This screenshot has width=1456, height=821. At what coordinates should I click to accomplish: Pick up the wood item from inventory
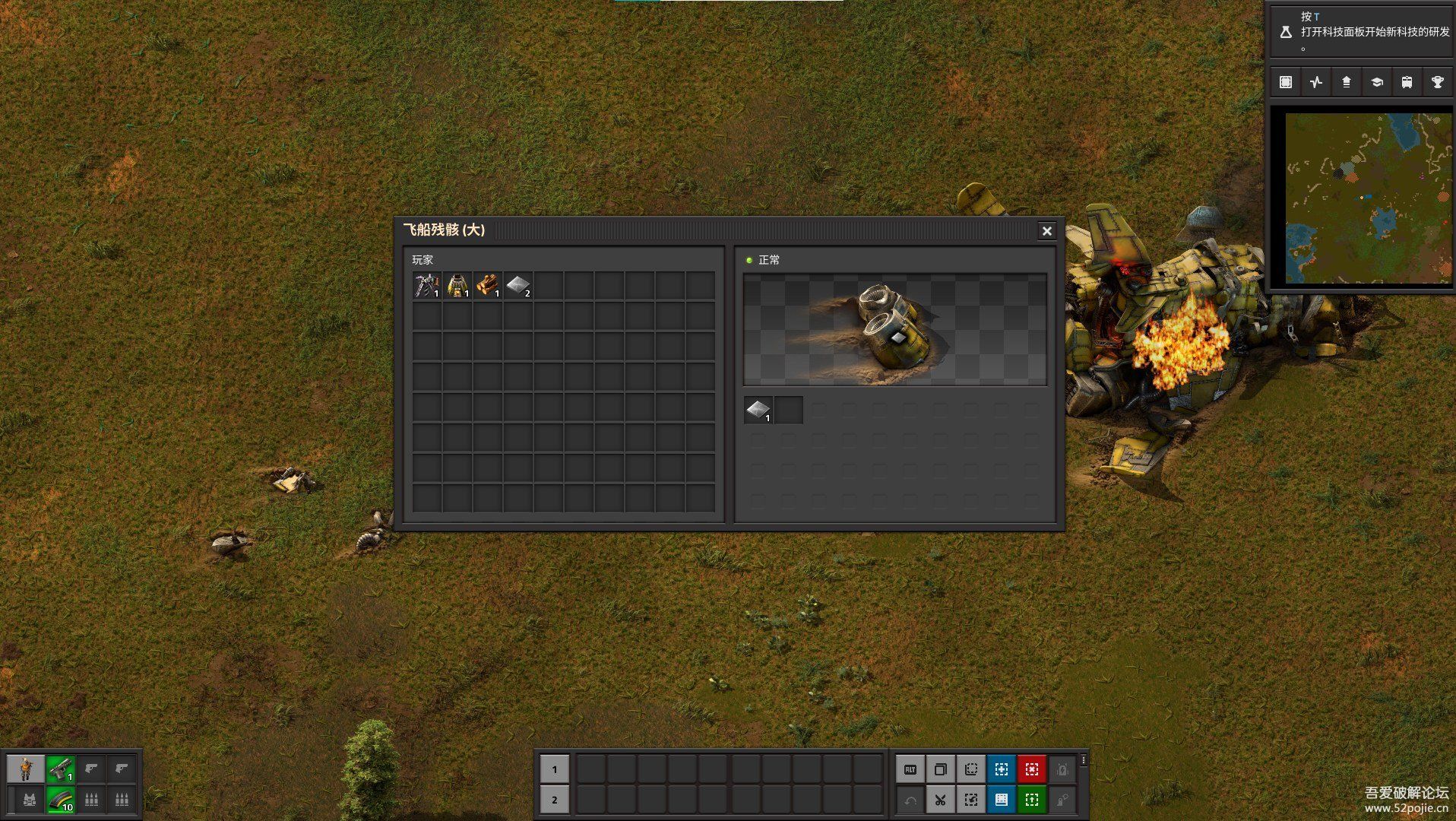(488, 286)
